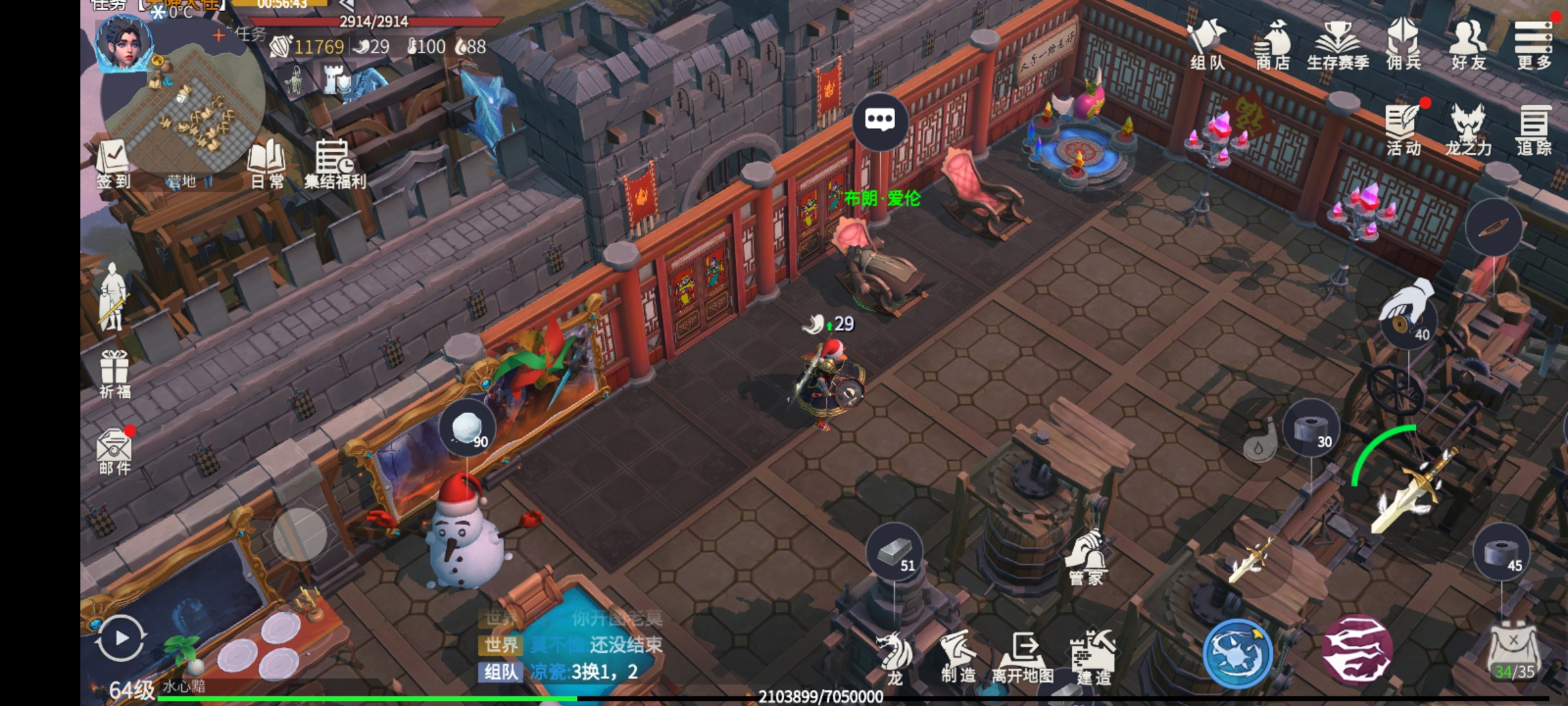The image size is (1568, 706).
Task: Open the 追踪 tracking list
Action: (x=1533, y=129)
